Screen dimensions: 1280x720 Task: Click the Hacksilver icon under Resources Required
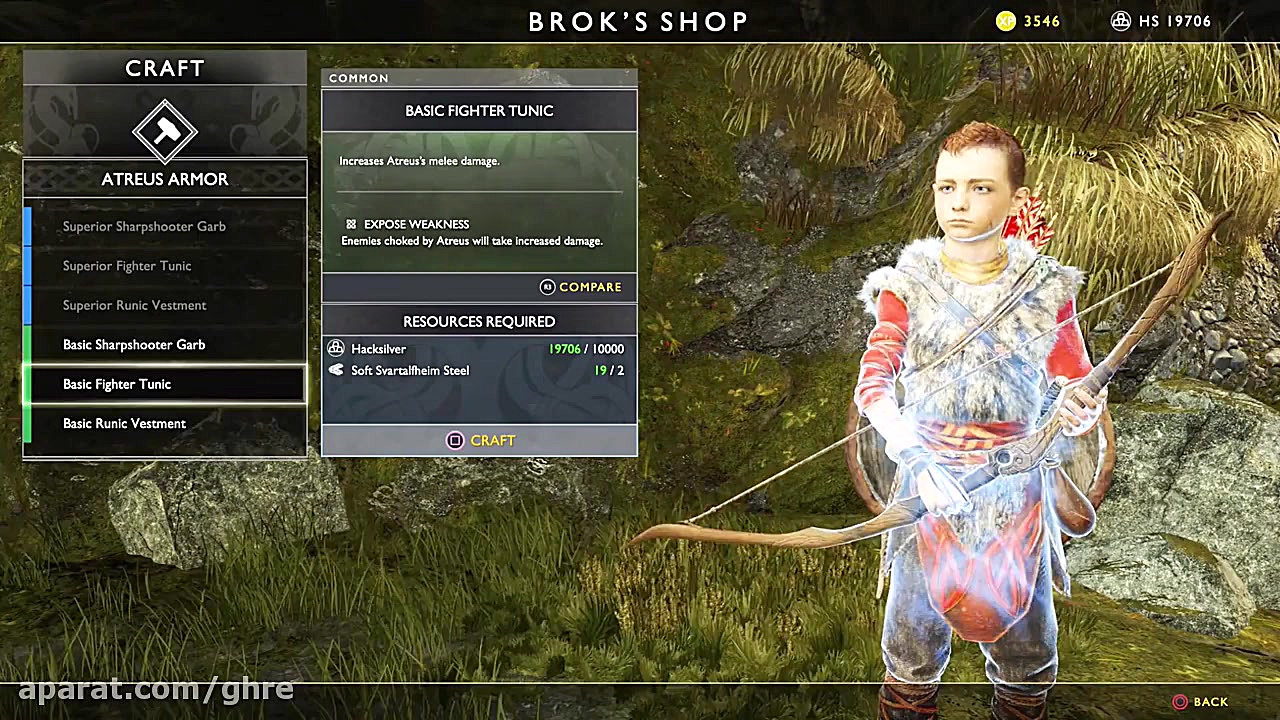pyautogui.click(x=336, y=348)
